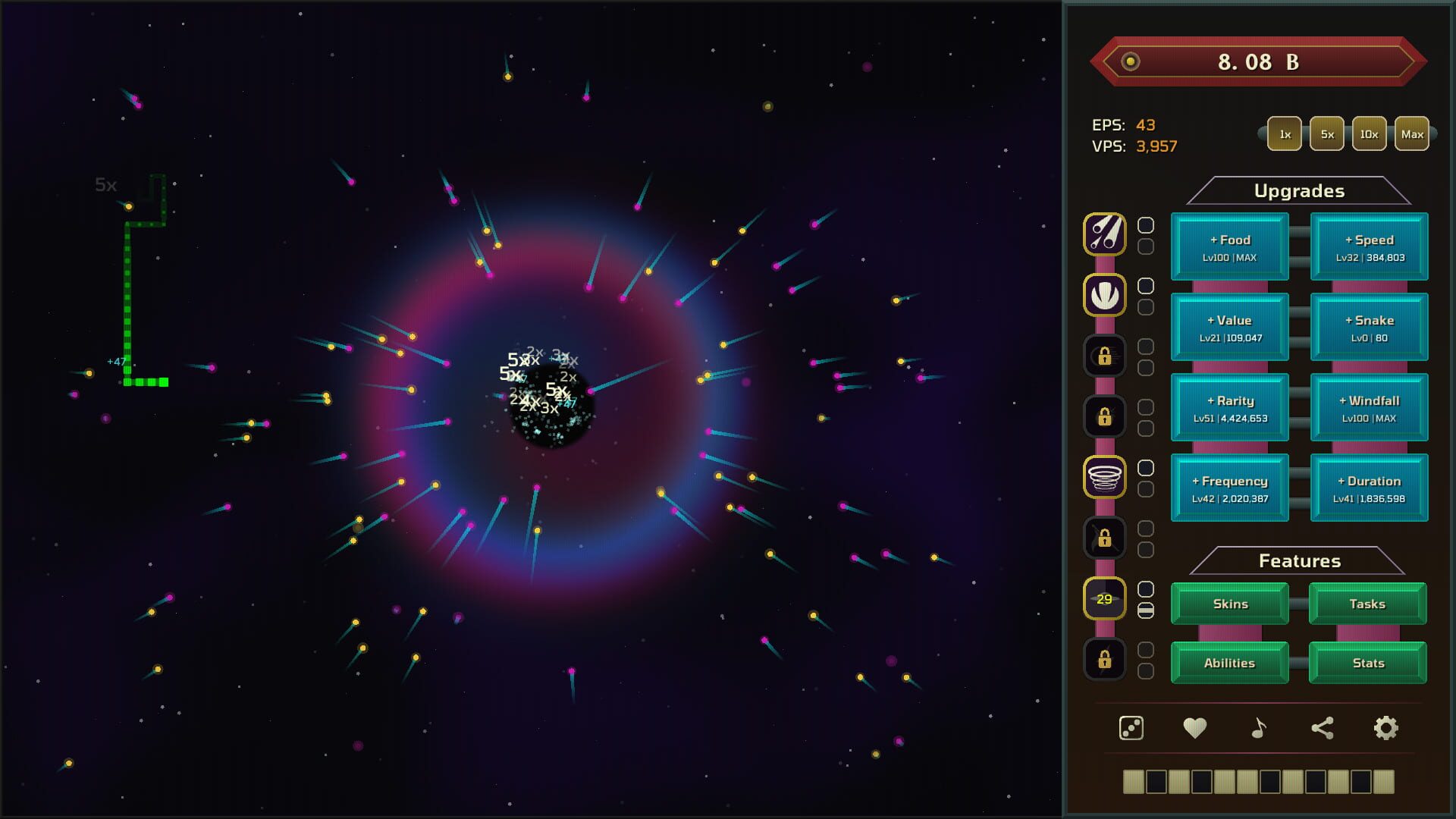Click the first locked ability slot

point(1105,355)
